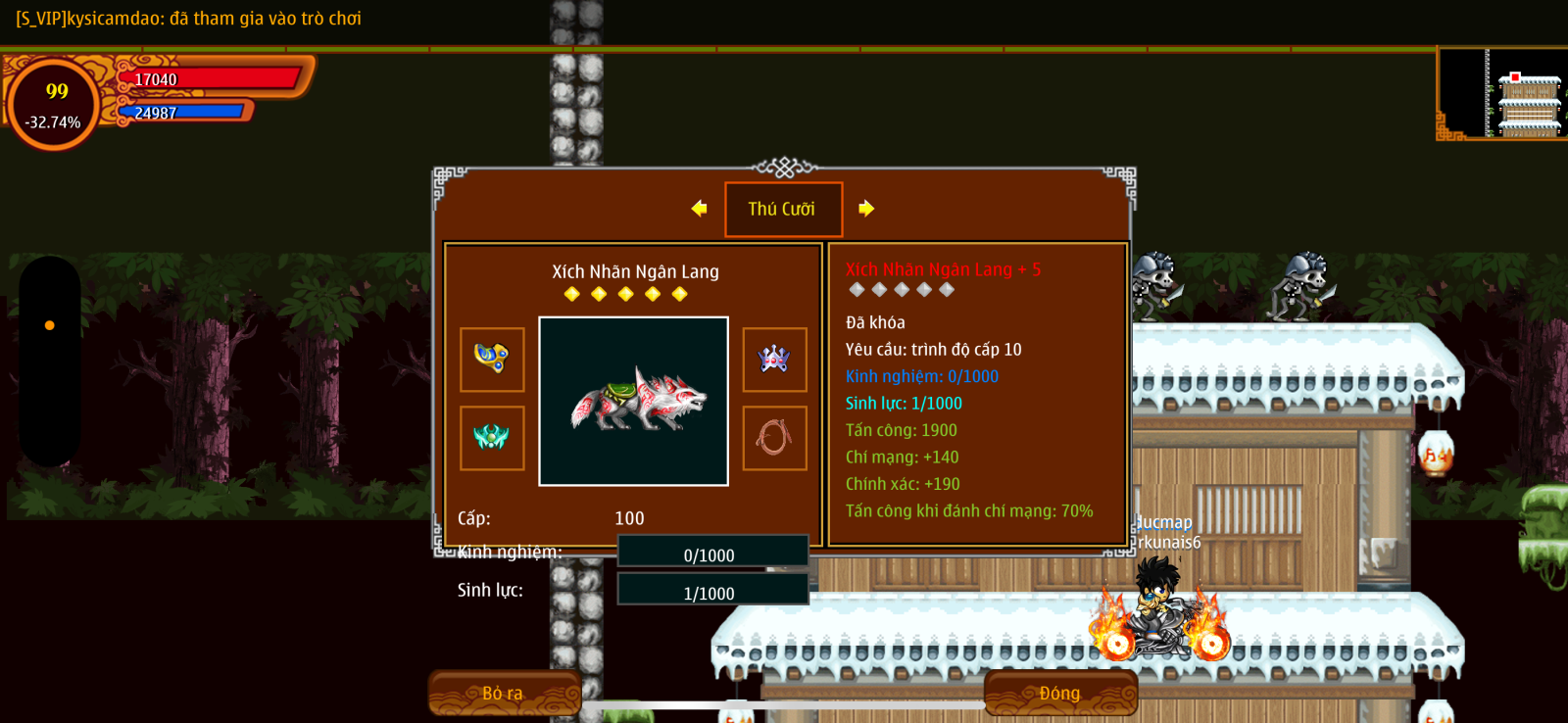Select the coiled rope equipment slot

(x=774, y=438)
